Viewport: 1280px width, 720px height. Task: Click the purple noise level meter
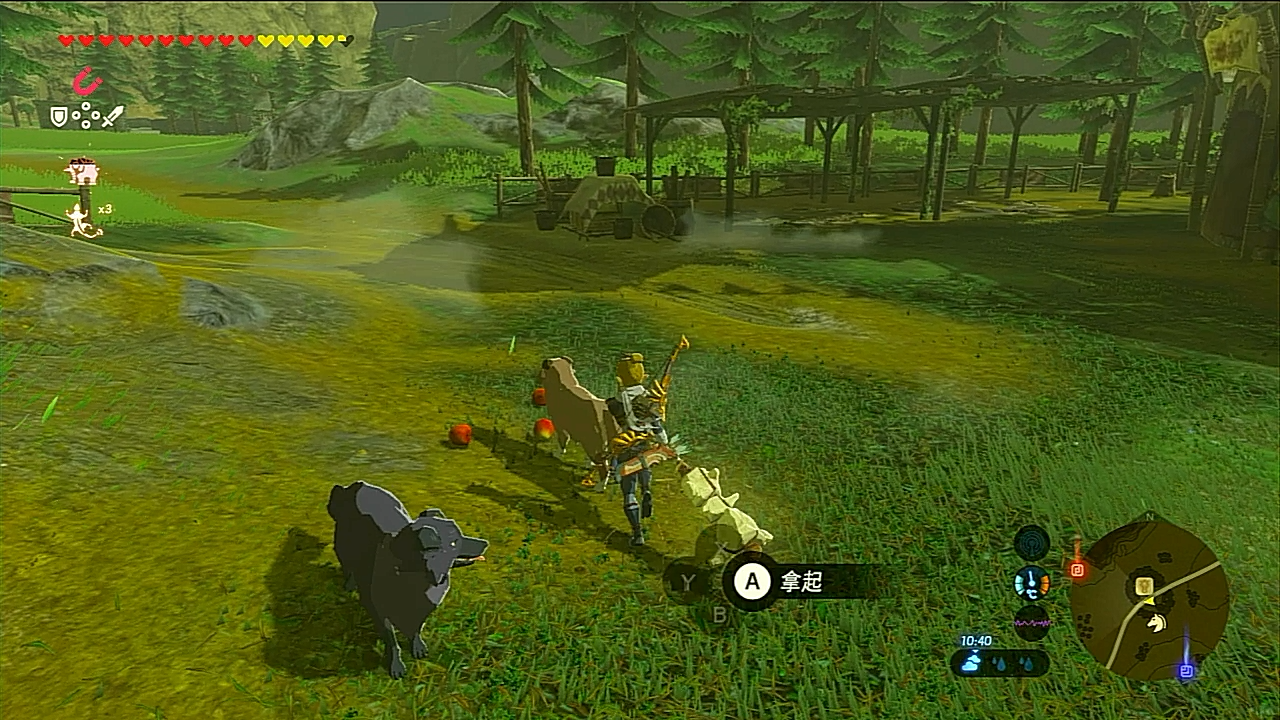pos(1031,622)
